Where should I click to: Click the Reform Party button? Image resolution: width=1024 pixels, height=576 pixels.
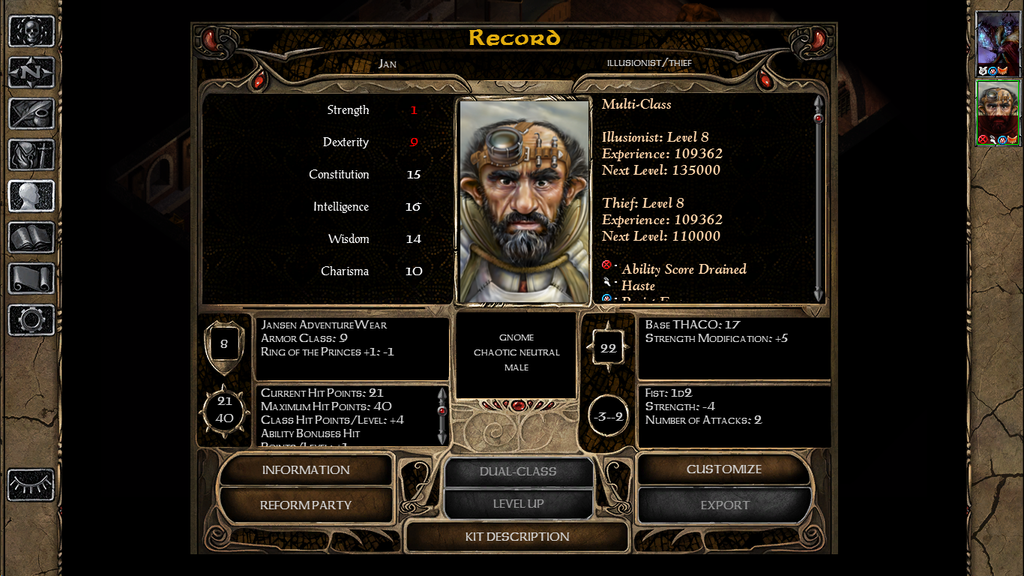[305, 505]
